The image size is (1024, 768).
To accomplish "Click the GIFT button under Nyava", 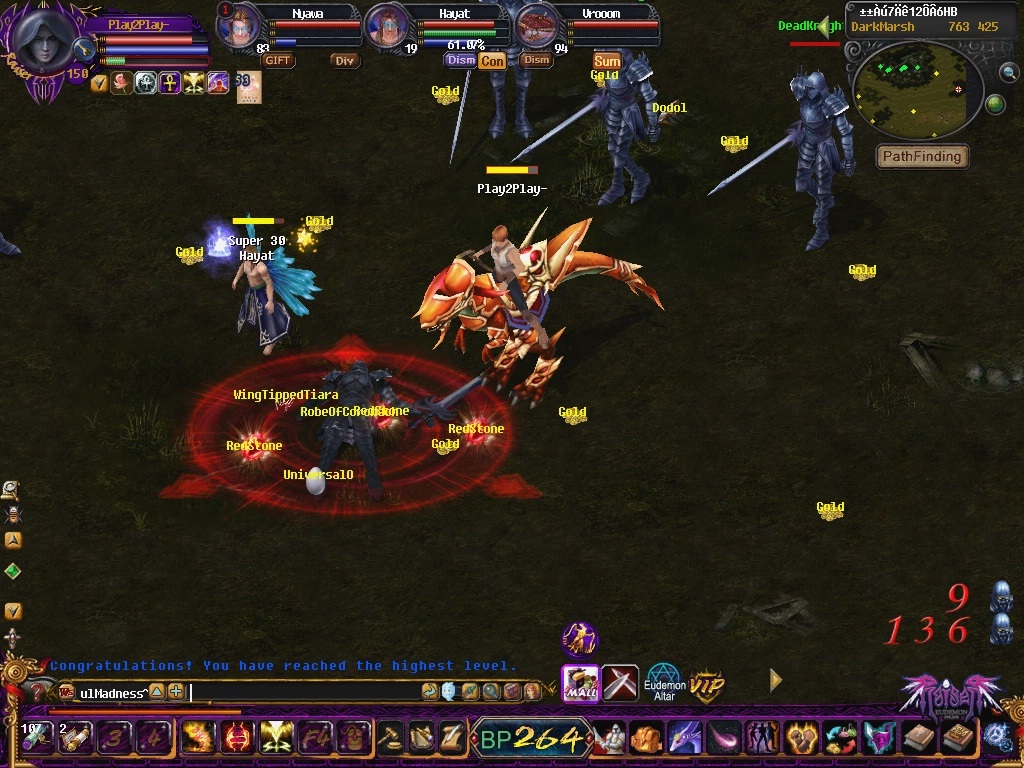I will click(x=278, y=60).
